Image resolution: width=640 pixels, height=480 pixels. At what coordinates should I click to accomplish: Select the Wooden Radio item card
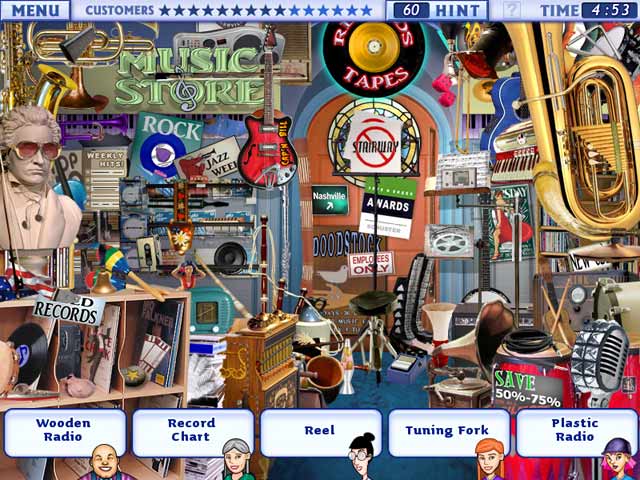64,431
